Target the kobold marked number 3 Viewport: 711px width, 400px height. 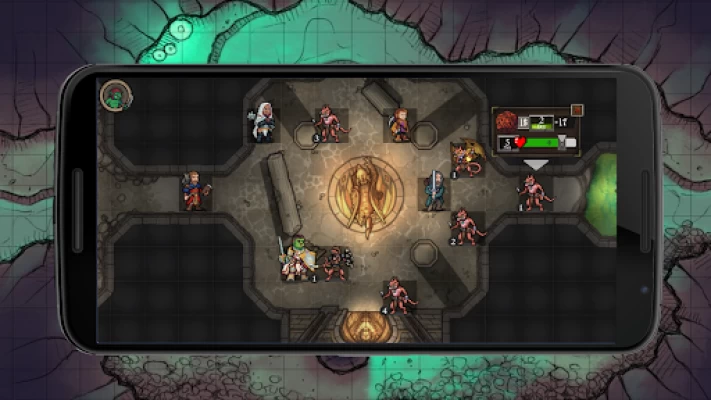(x=327, y=124)
